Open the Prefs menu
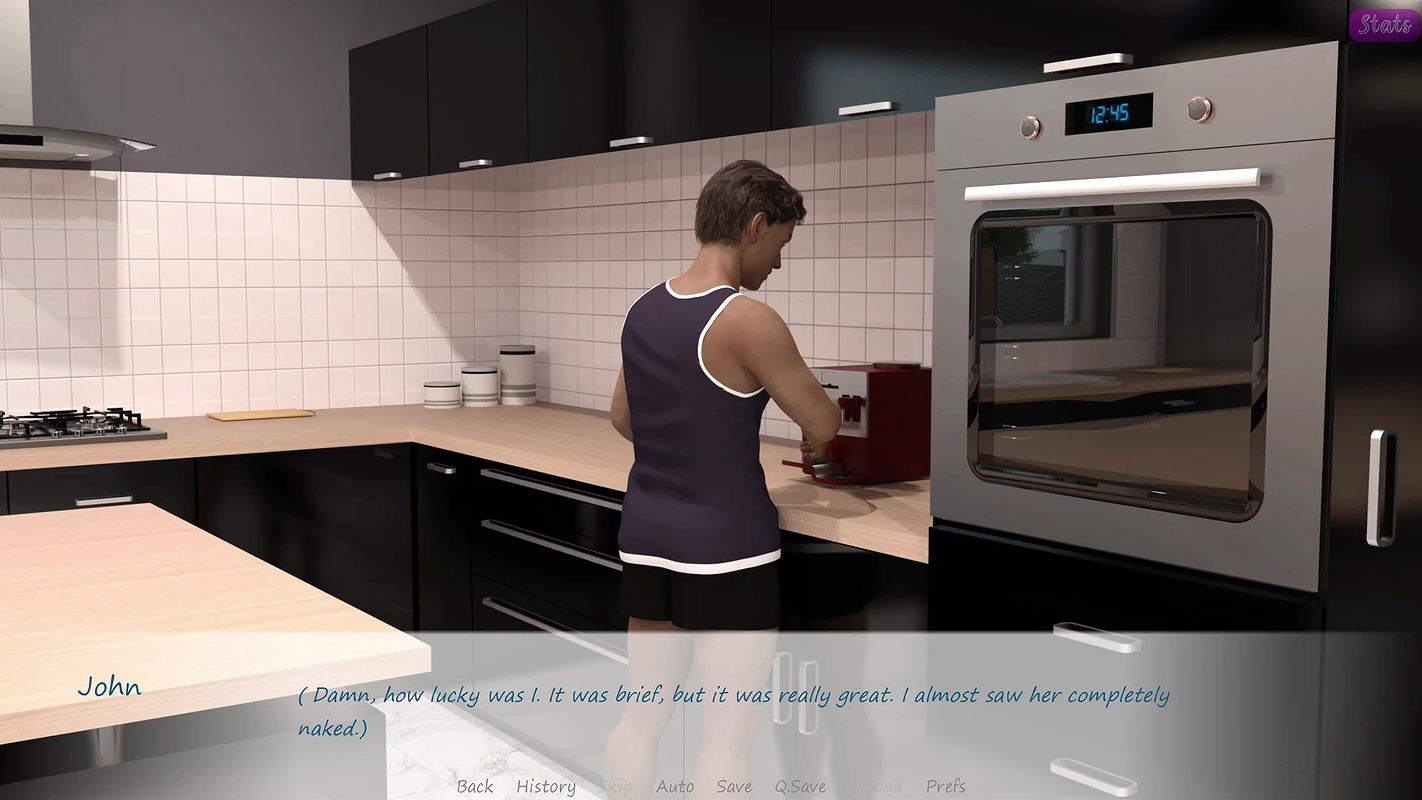 945,786
